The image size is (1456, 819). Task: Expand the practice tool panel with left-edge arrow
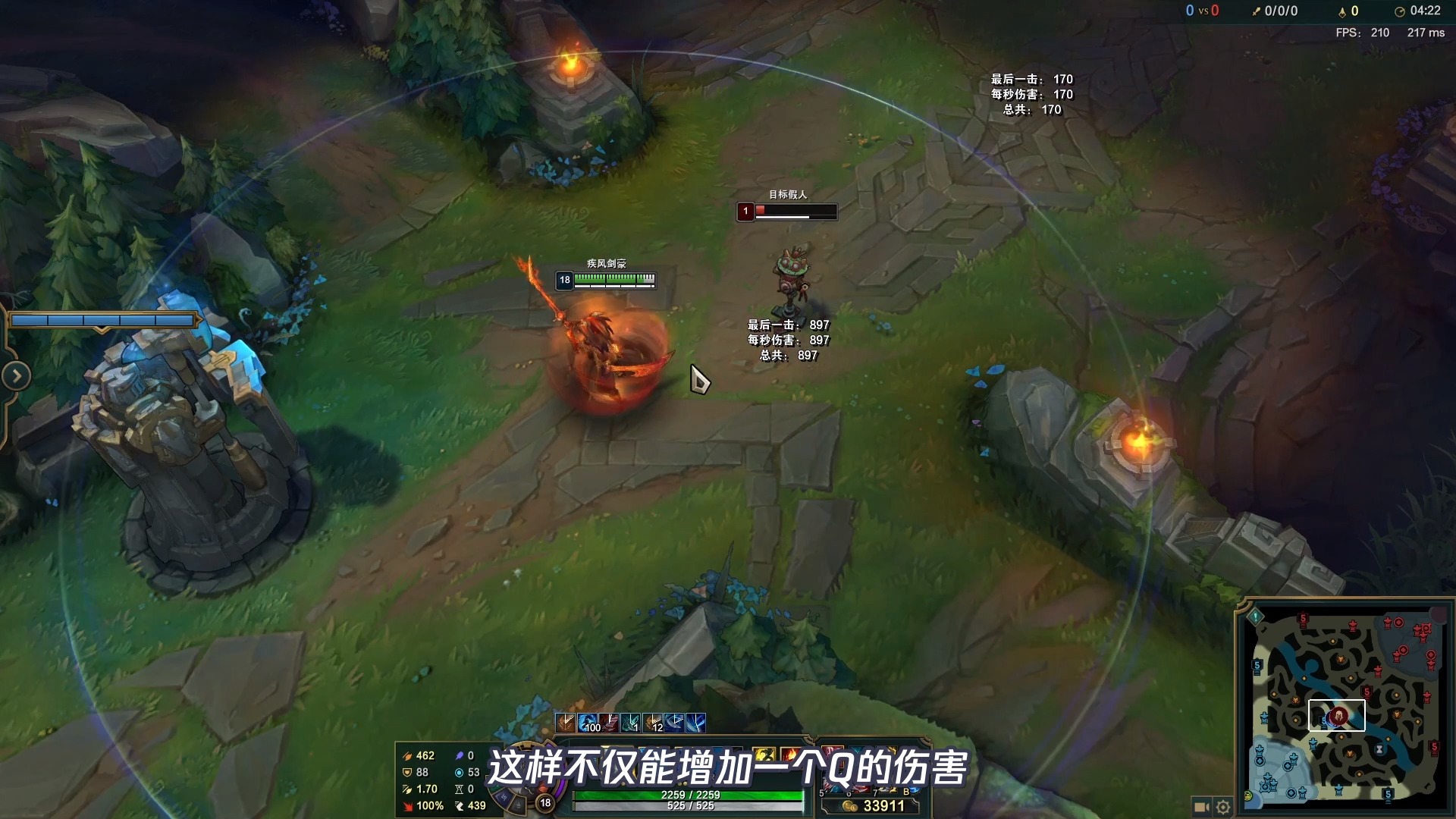click(15, 375)
